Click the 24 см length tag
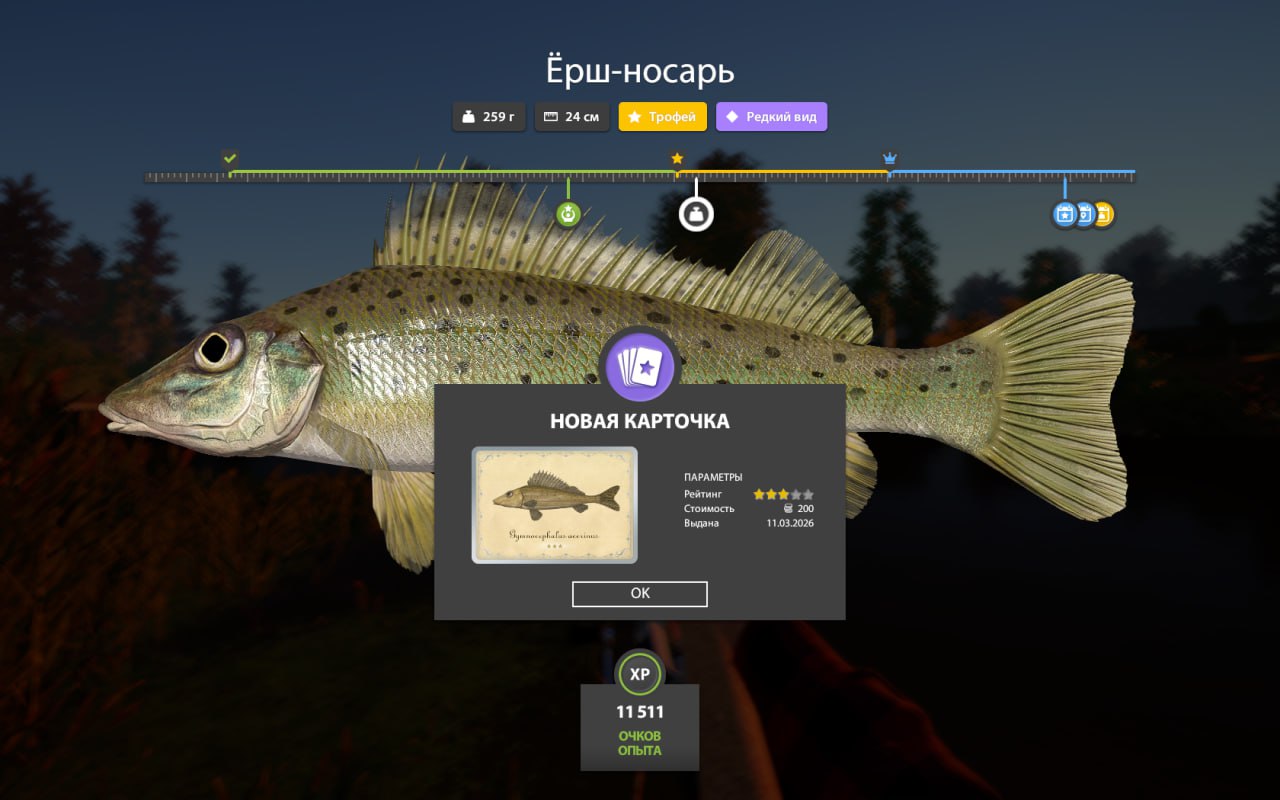Image resolution: width=1280 pixels, height=800 pixels. (572, 117)
